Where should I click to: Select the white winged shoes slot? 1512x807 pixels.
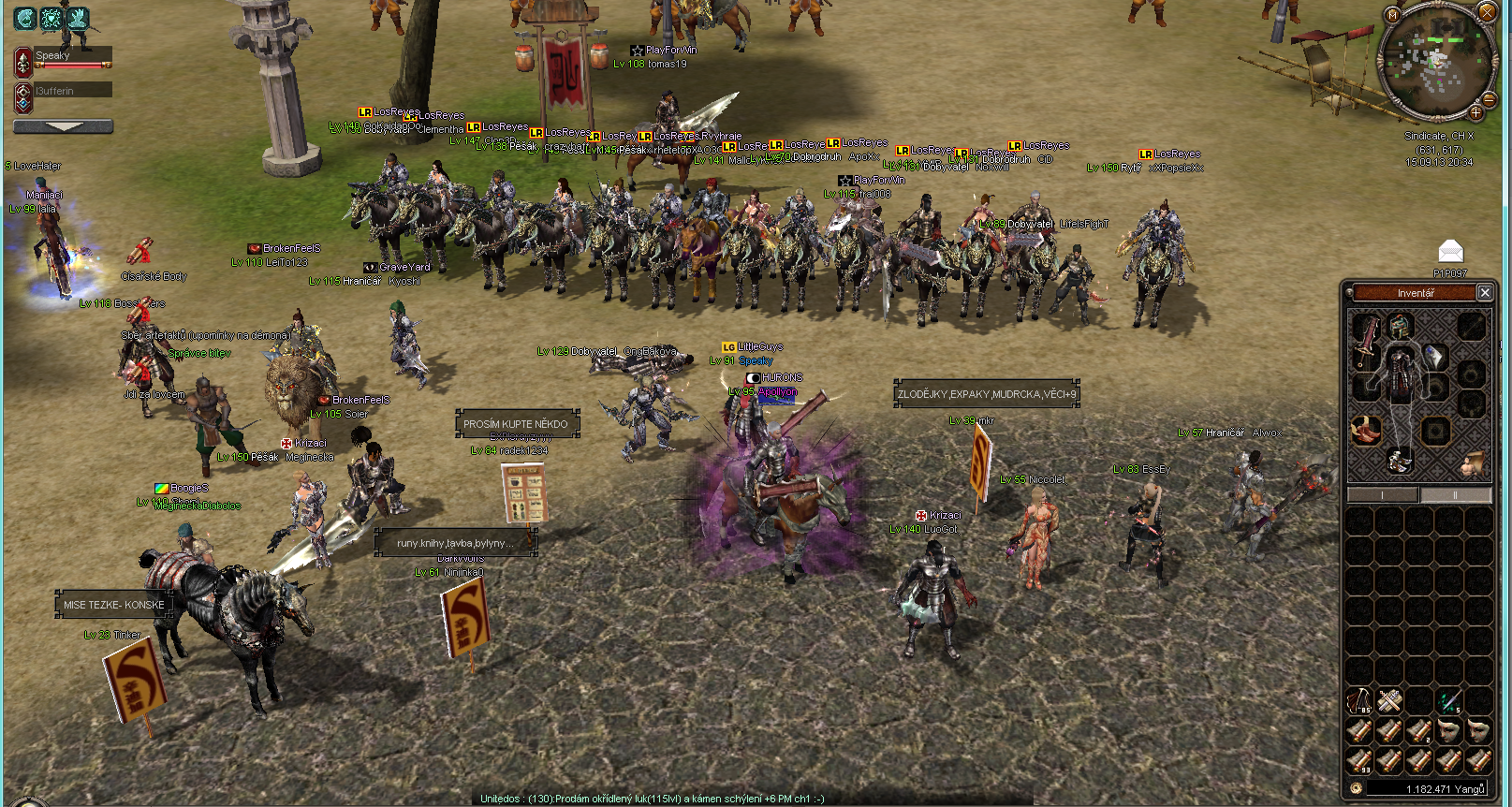(x=1400, y=460)
